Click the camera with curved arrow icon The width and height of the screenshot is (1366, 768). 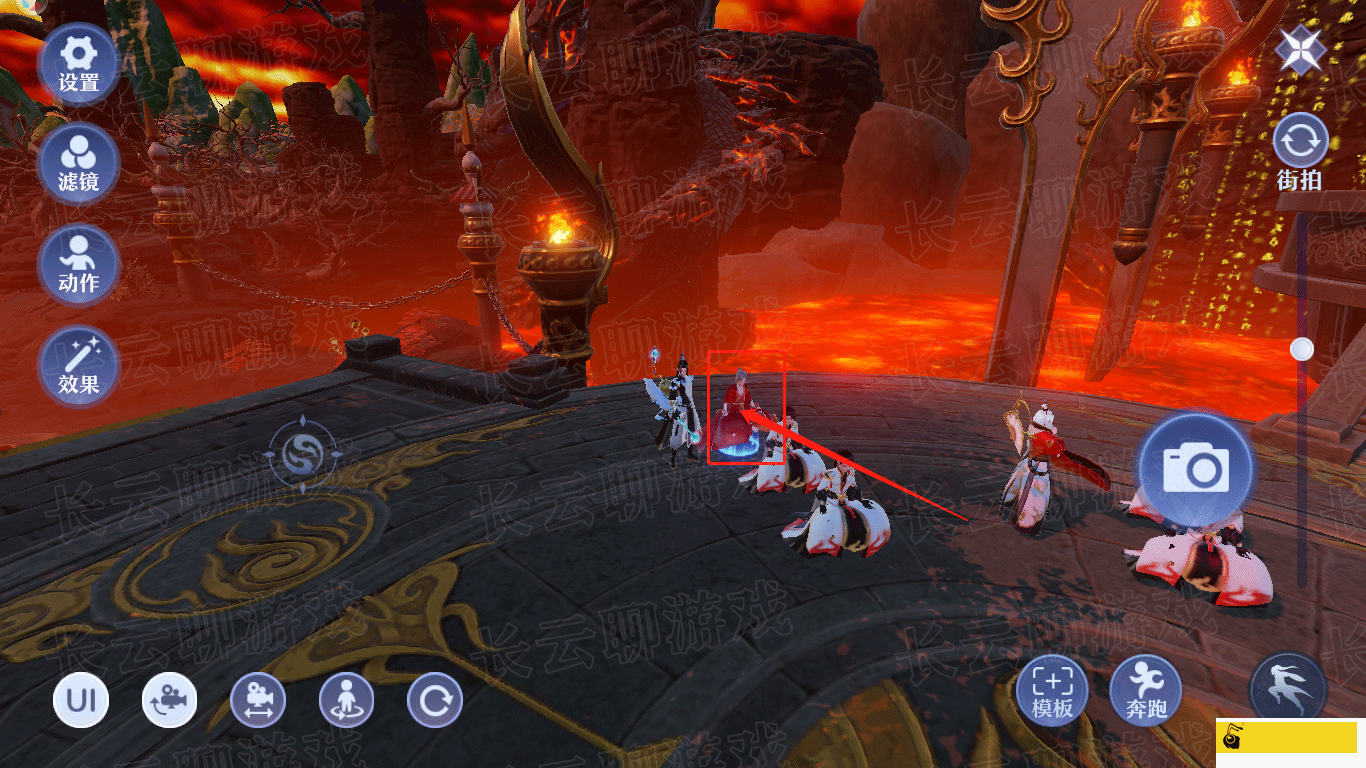[x=169, y=700]
